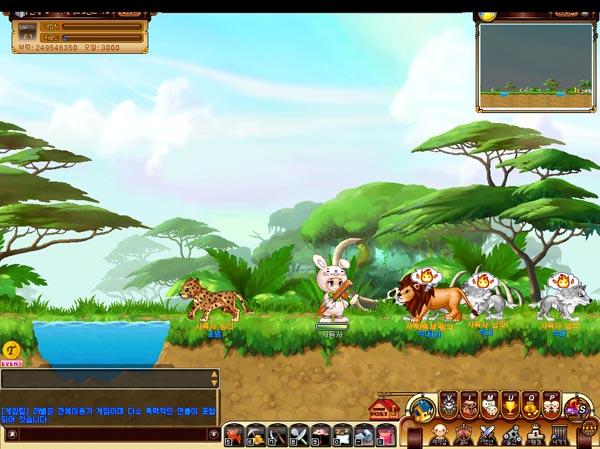Click the chat scroll arrows button
The image size is (600, 449).
pos(213,378)
